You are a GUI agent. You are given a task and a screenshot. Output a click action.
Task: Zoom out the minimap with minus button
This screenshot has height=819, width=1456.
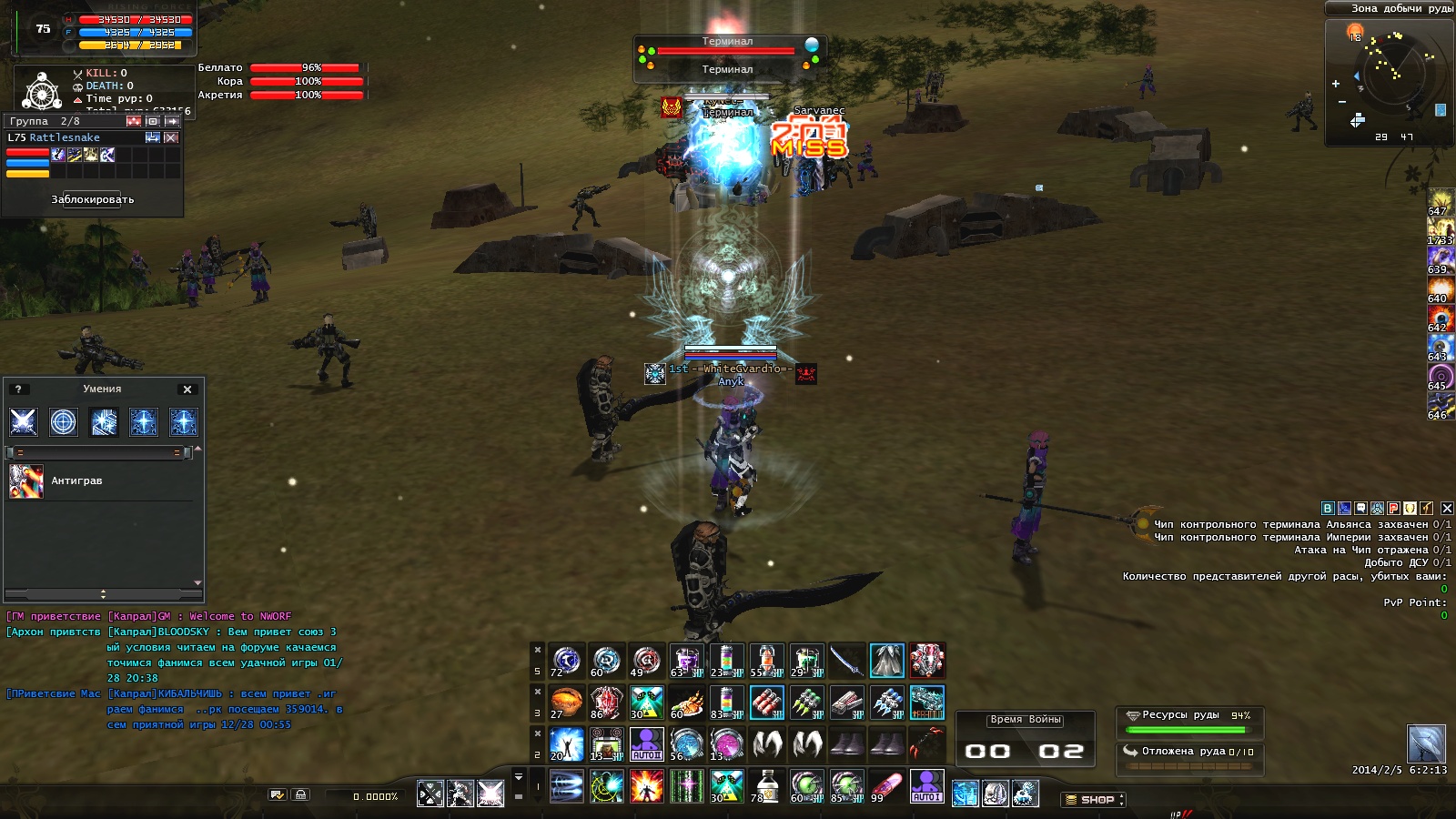point(1342,102)
